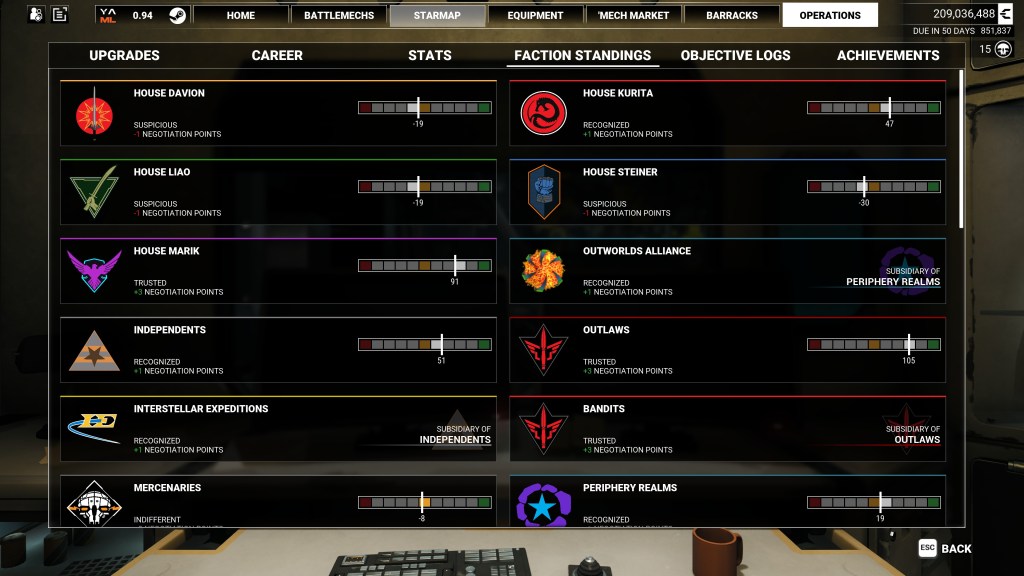Select the Barracks tab
The height and width of the screenshot is (576, 1024).
click(x=732, y=15)
